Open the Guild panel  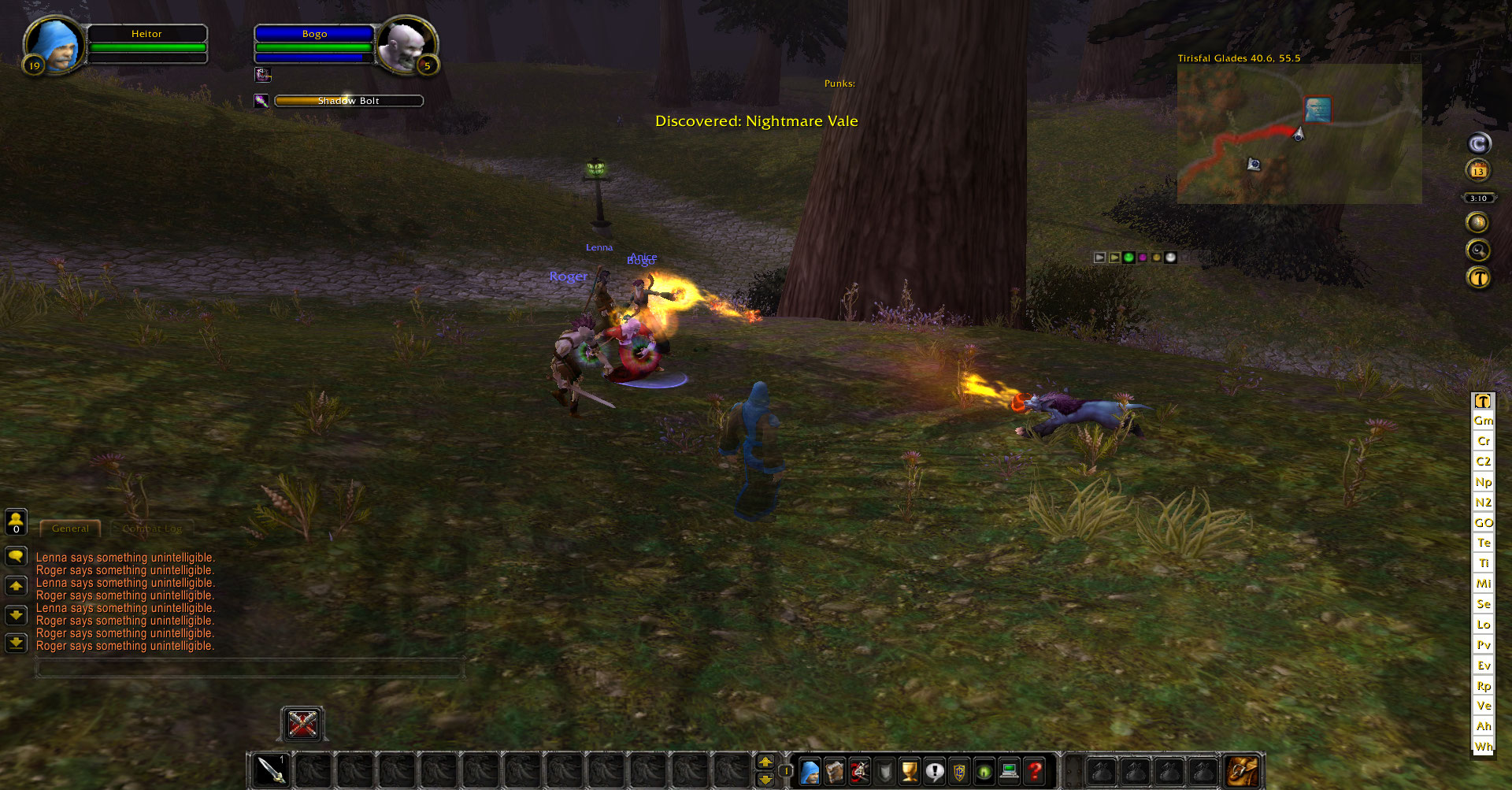[959, 771]
